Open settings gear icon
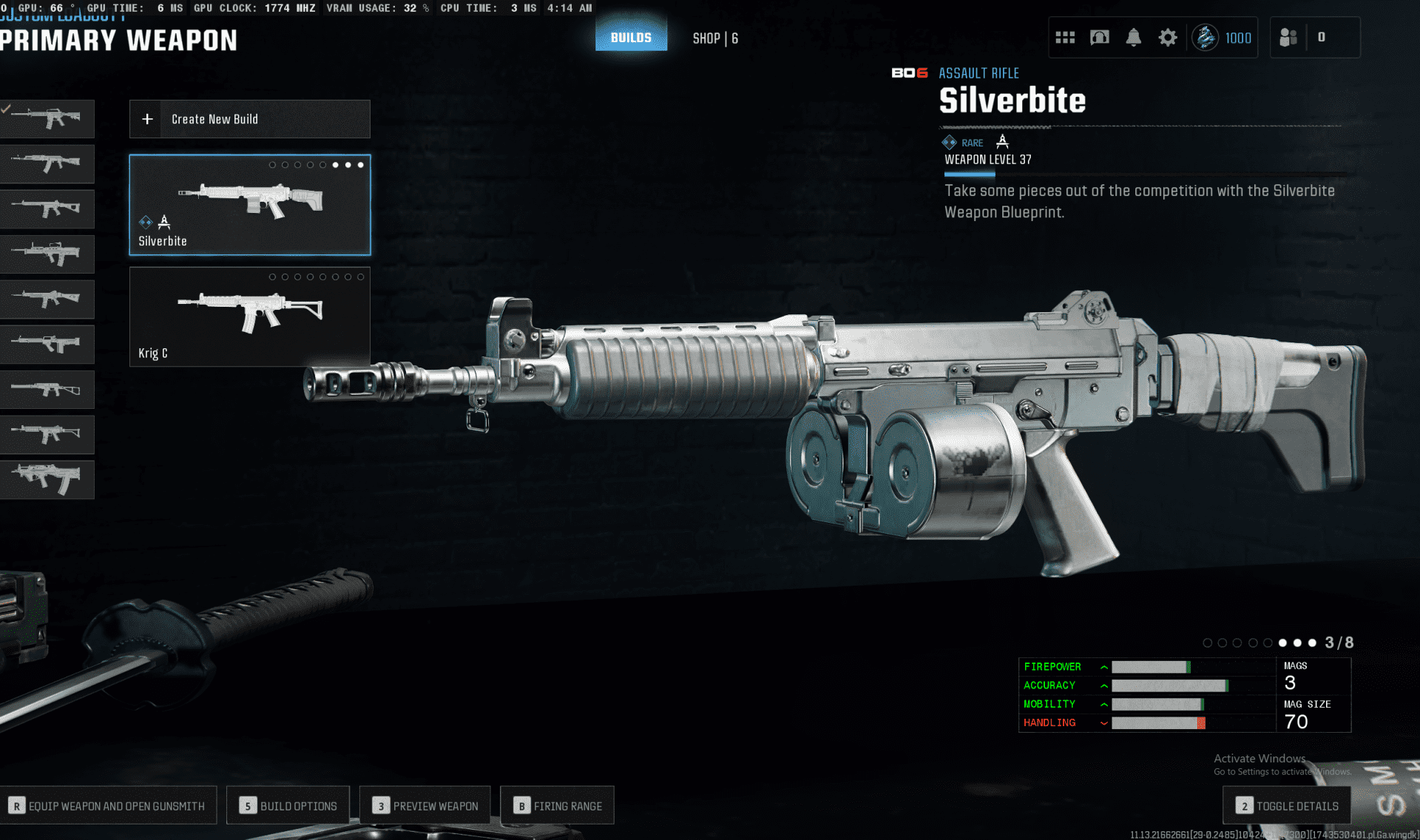The height and width of the screenshot is (840, 1420). [1168, 38]
